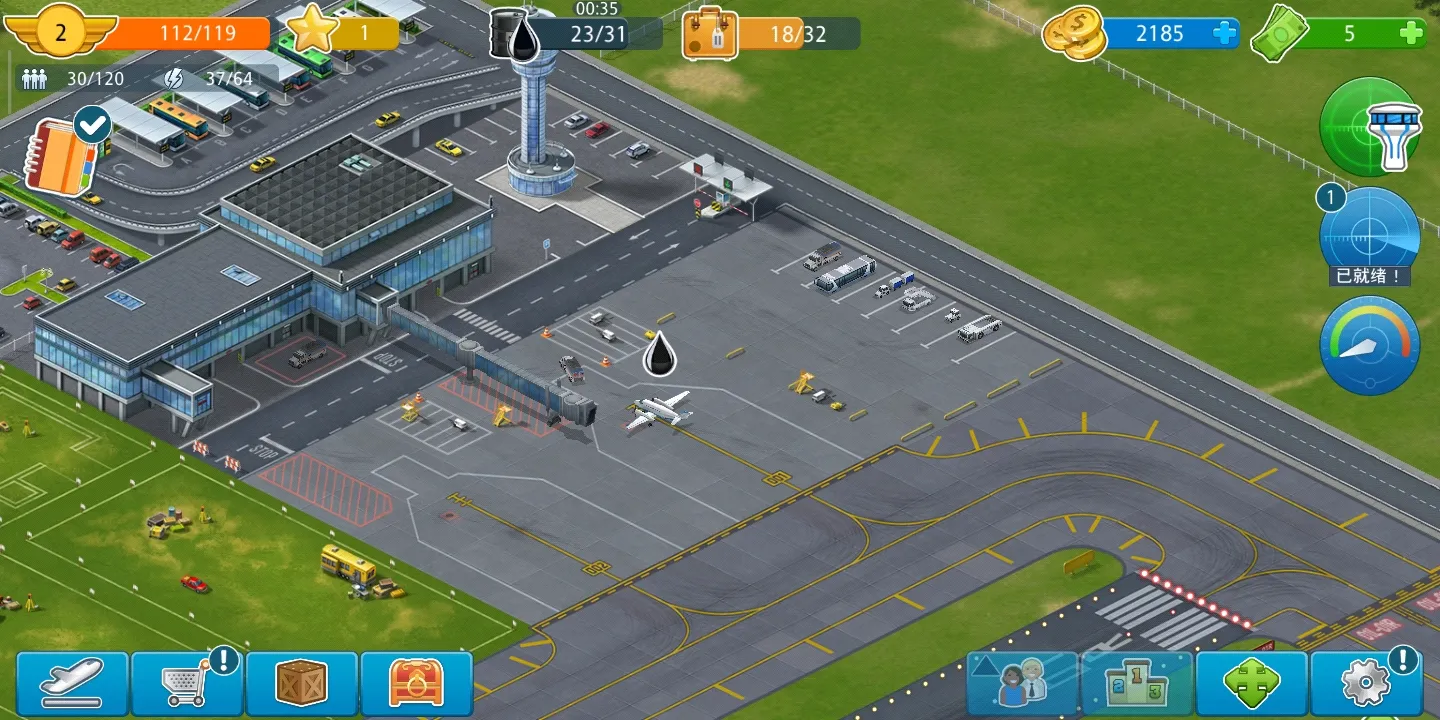1440x720 pixels.
Task: Buy coins with the blue plus button
Action: [x=1225, y=33]
